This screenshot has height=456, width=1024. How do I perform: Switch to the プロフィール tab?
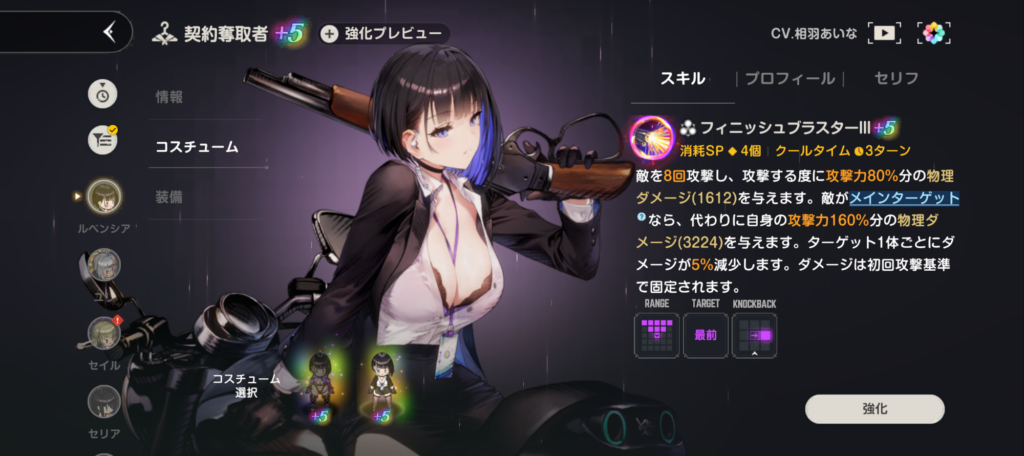789,78
